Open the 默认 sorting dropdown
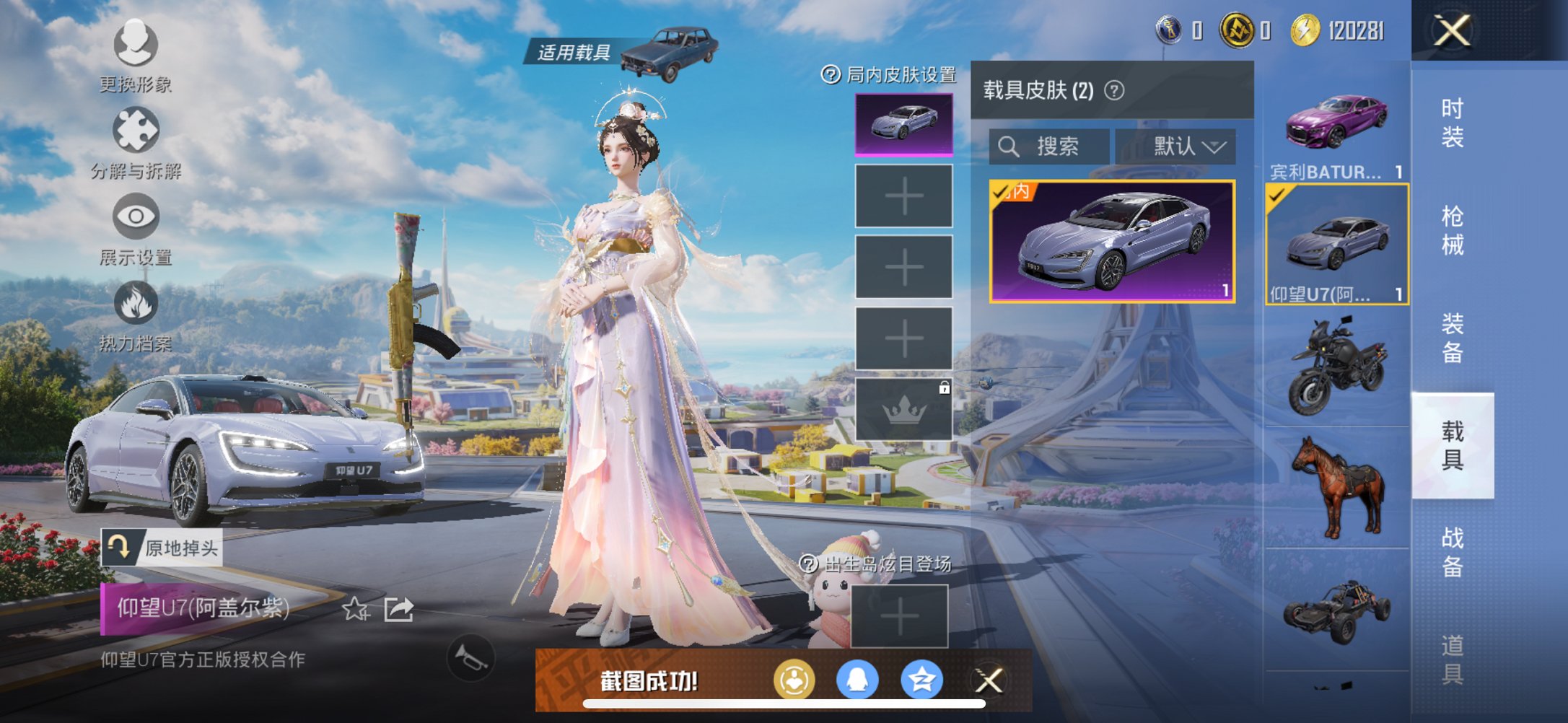This screenshot has height=723, width=1568. (x=1182, y=146)
